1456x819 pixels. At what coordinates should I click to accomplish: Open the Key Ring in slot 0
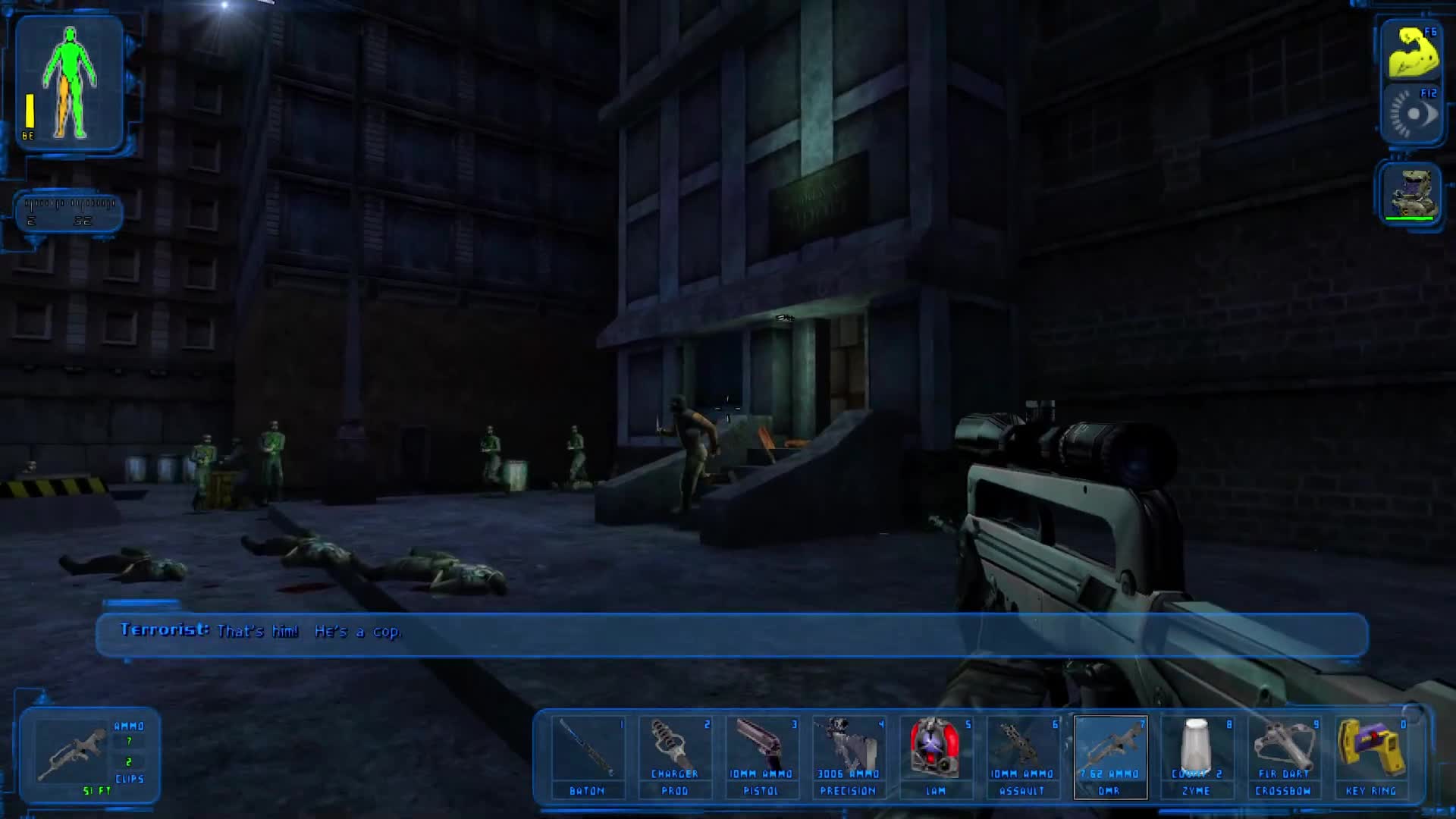click(1373, 755)
